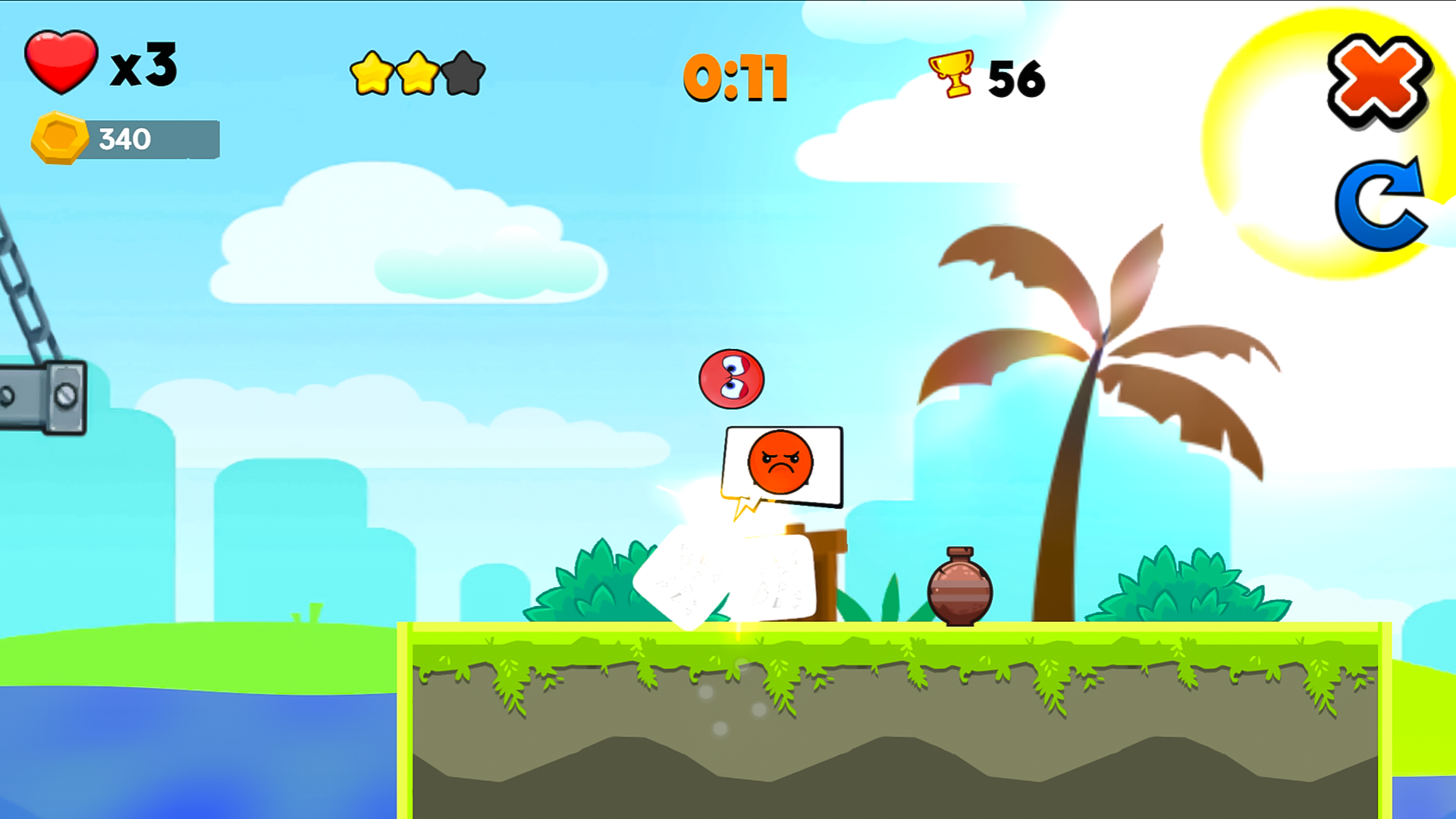This screenshot has width=1456, height=819.
Task: Exit the level using the red X
Action: tap(1378, 82)
